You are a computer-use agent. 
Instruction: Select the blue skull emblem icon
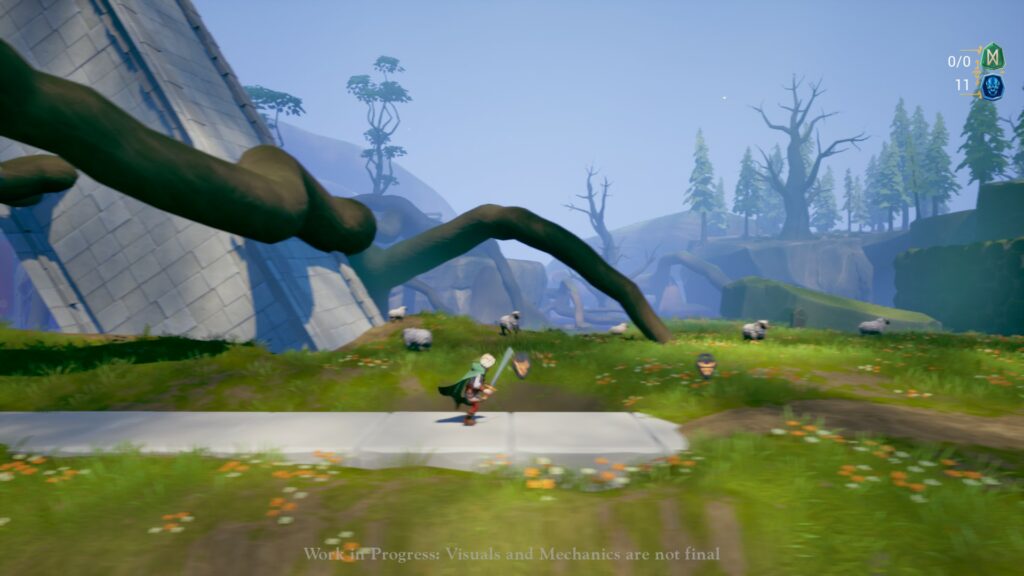(x=991, y=86)
